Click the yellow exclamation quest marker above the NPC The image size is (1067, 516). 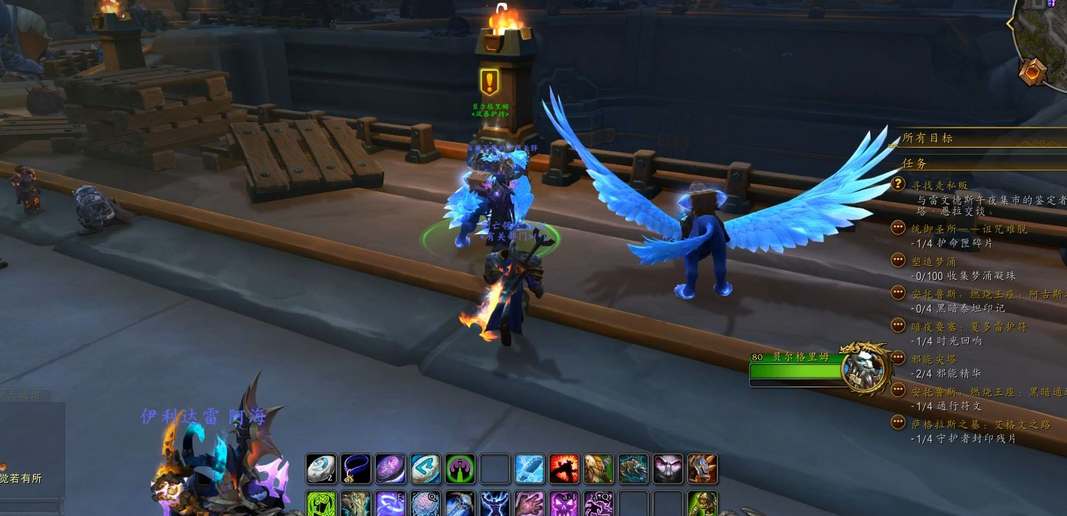pos(489,82)
